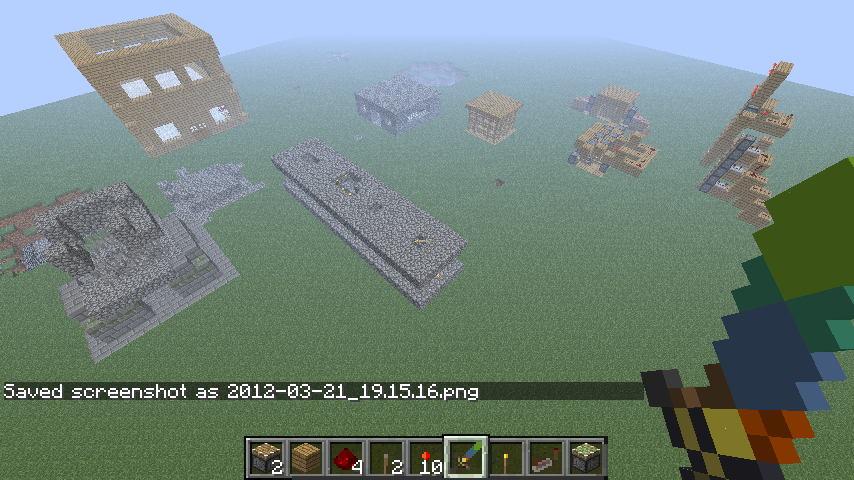This screenshot has height=480, width=854.
Task: Select the sticky piston slot
Action: tap(586, 459)
